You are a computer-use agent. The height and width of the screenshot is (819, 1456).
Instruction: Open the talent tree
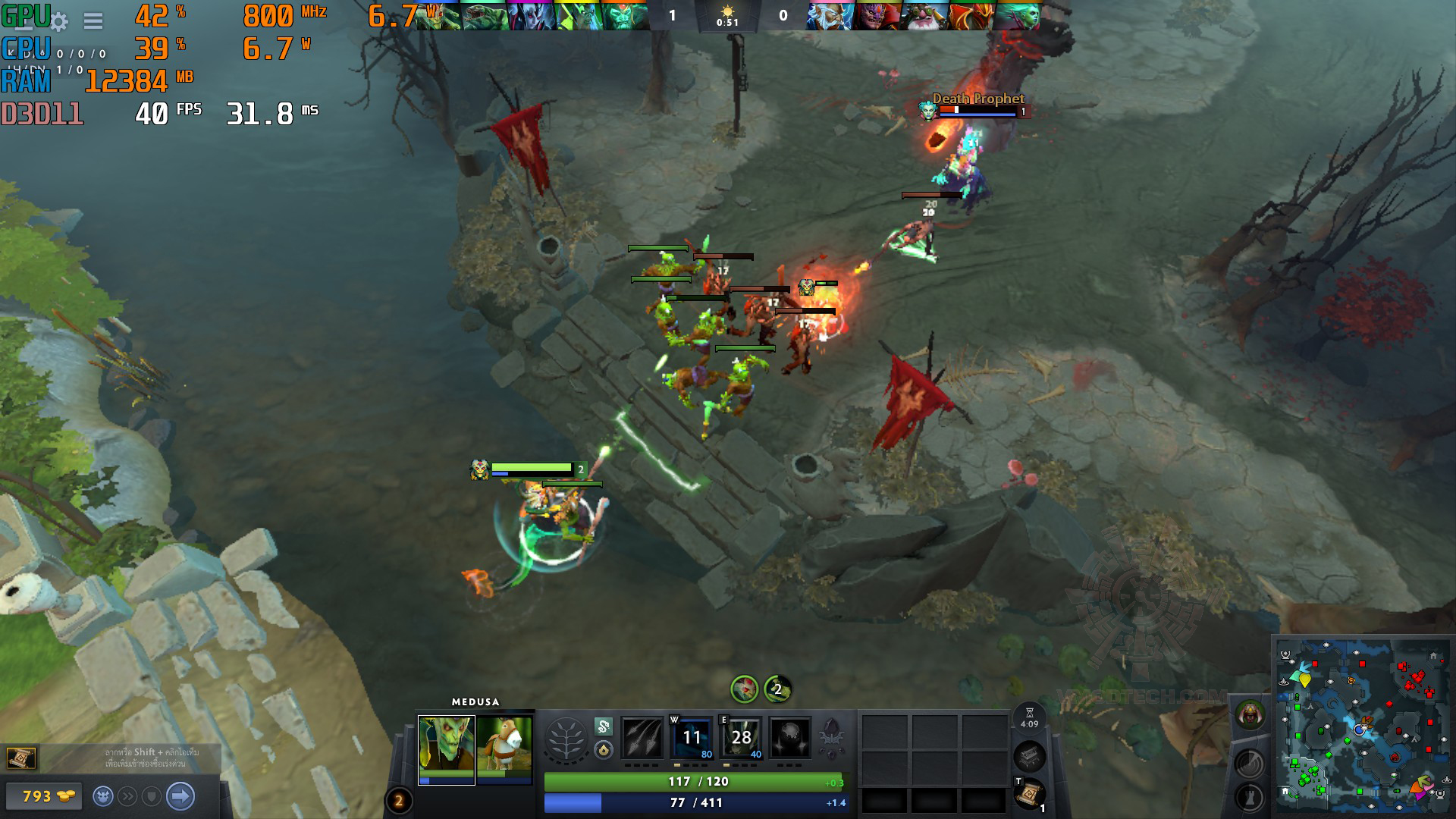(566, 739)
